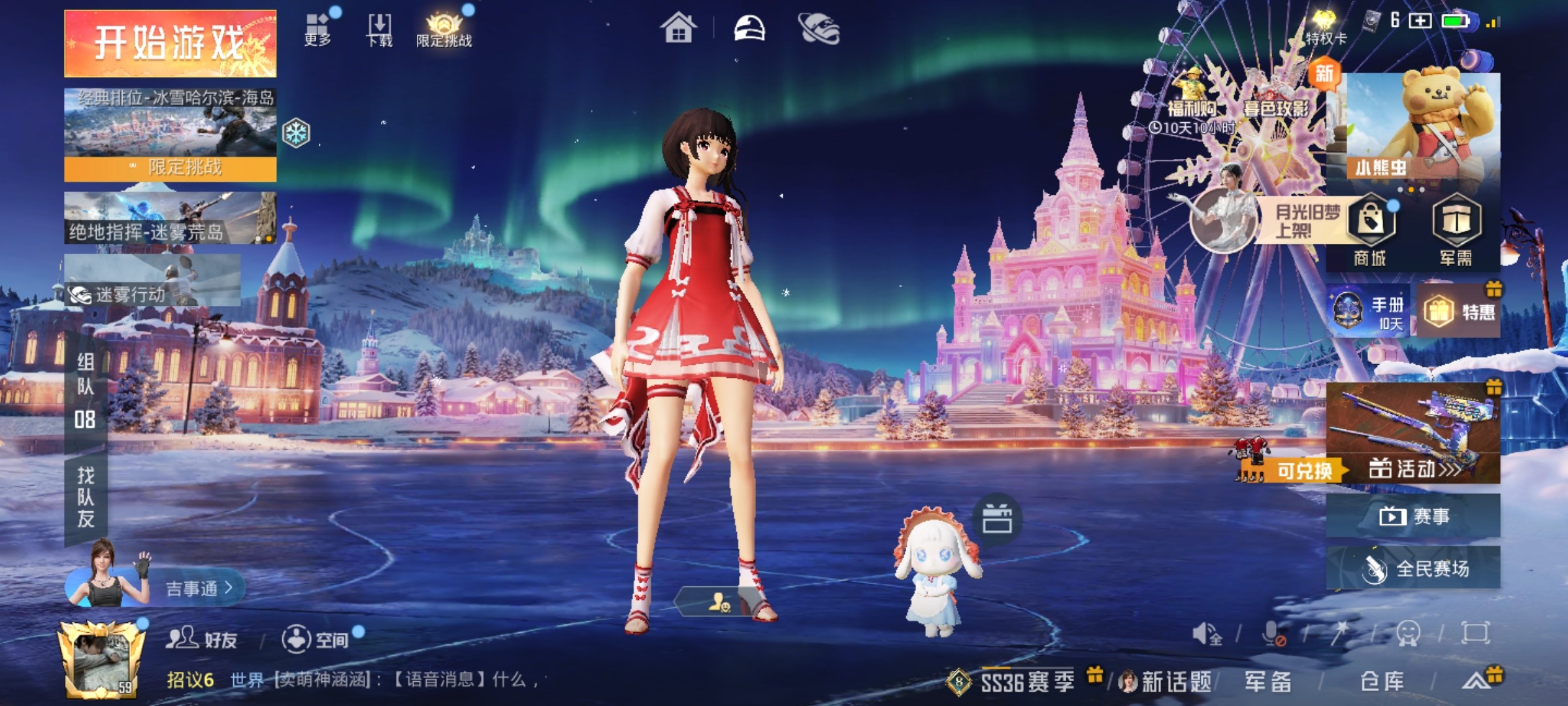Open the 限定挑战 event icon

444,30
